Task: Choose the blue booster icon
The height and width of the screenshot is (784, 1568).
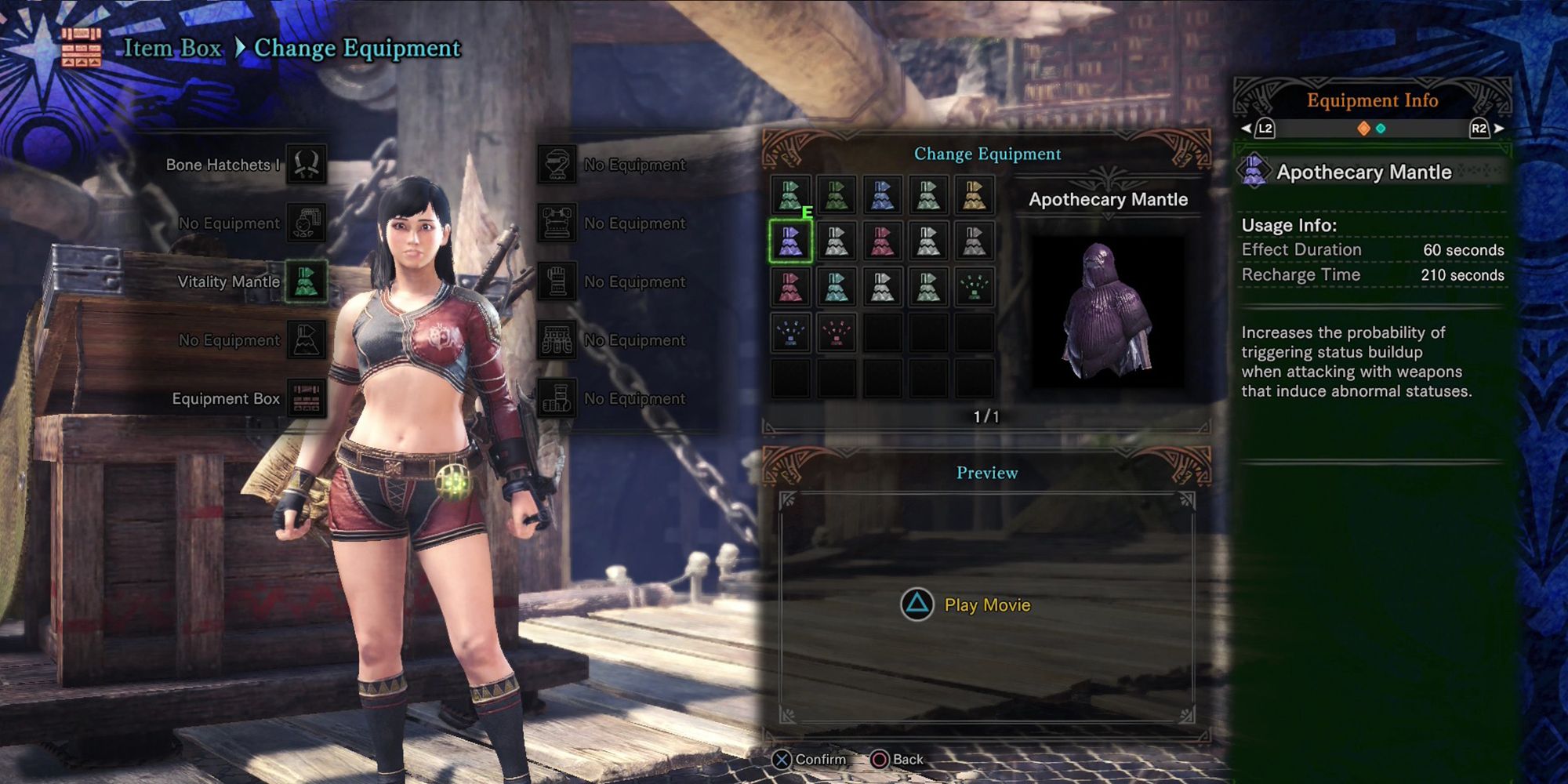Action: click(x=790, y=333)
